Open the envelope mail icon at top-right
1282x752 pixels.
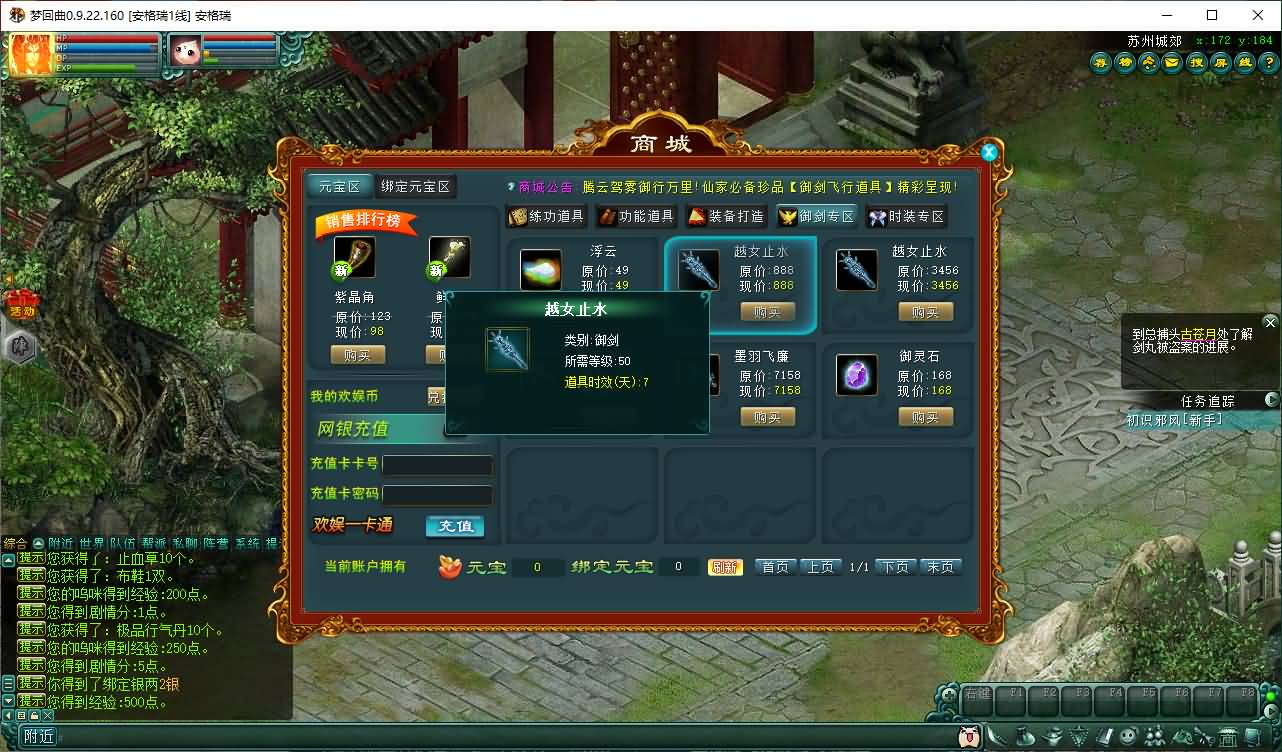(1172, 62)
